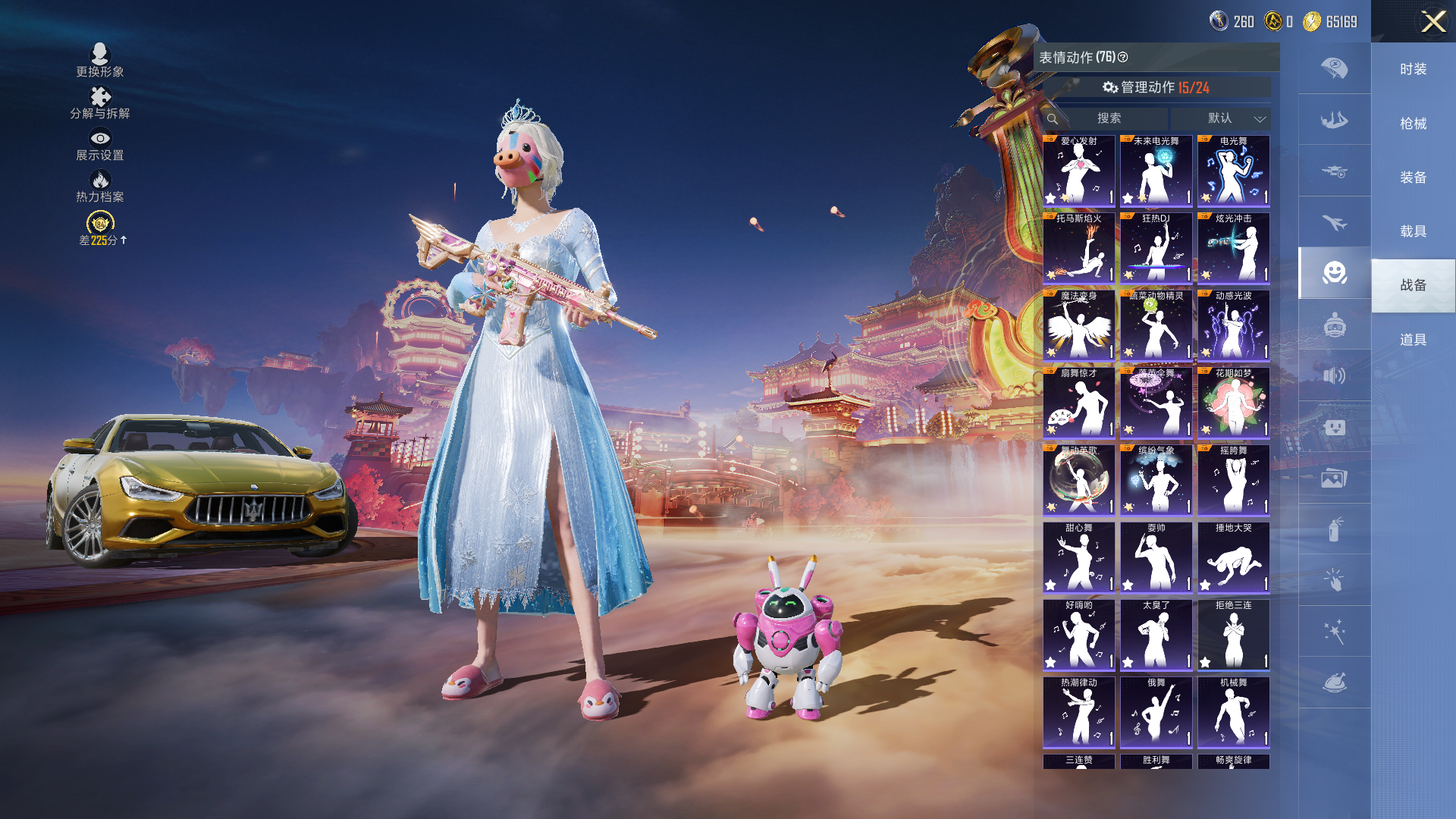Select the 爱心发射 emote

coord(1078,171)
